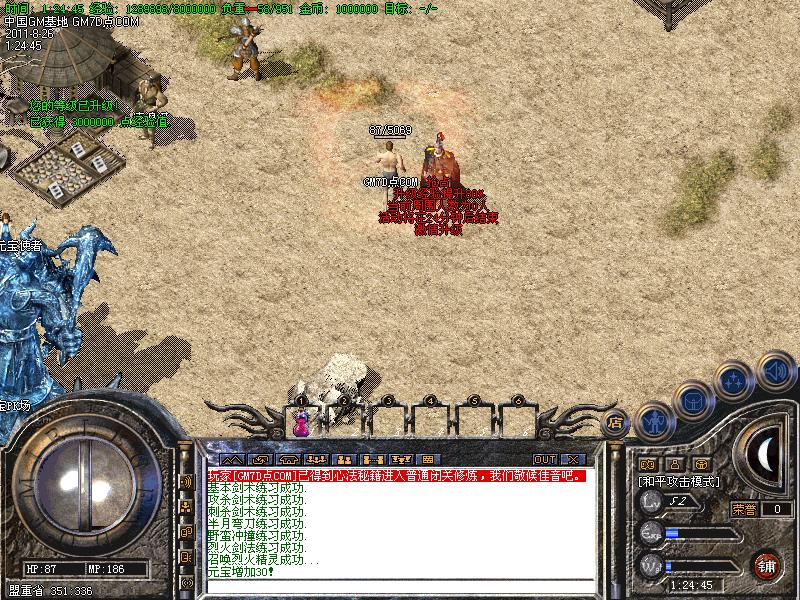This screenshot has width=800, height=600.
Task: Open the shop via orange 店 button
Action: (617, 423)
